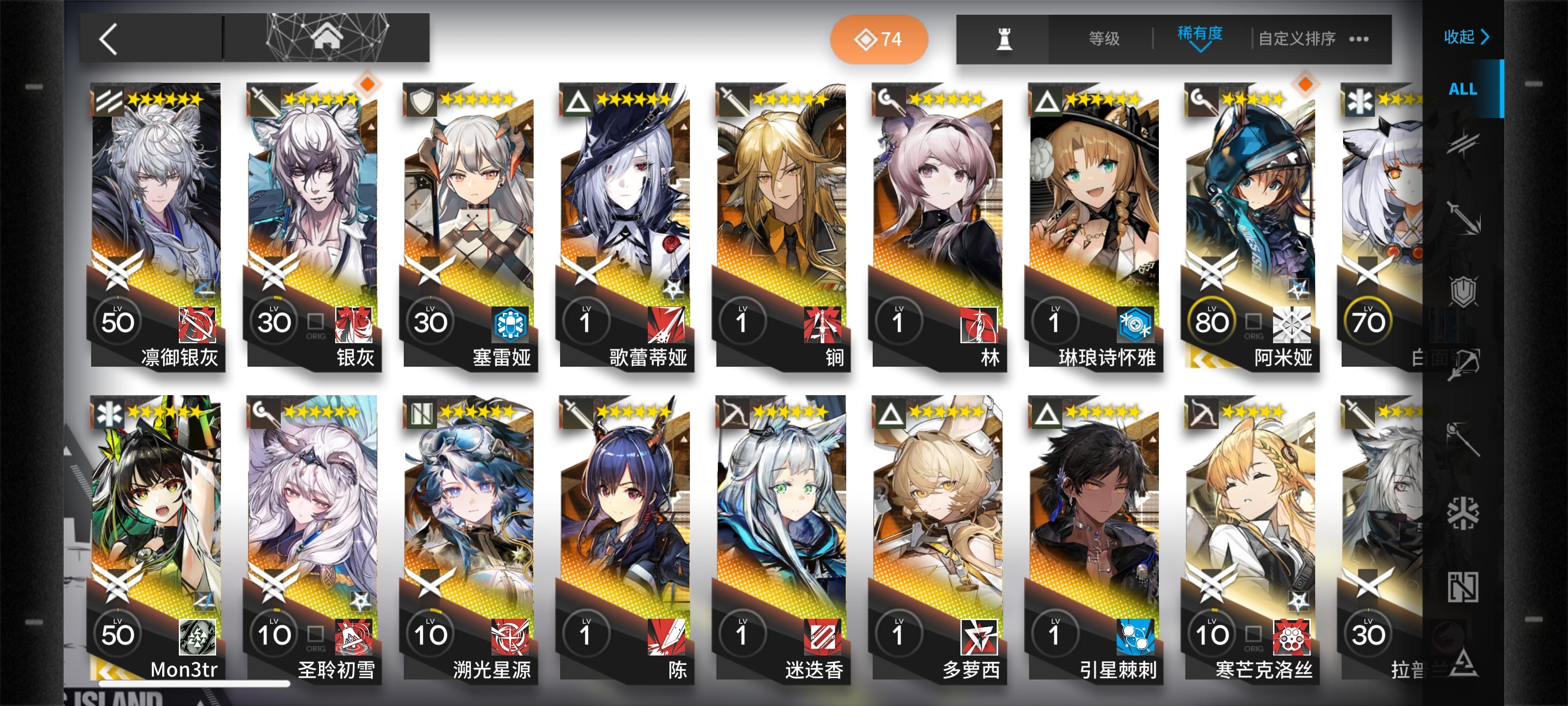Click the home icon at the top
This screenshot has width=1568, height=706.
(329, 38)
